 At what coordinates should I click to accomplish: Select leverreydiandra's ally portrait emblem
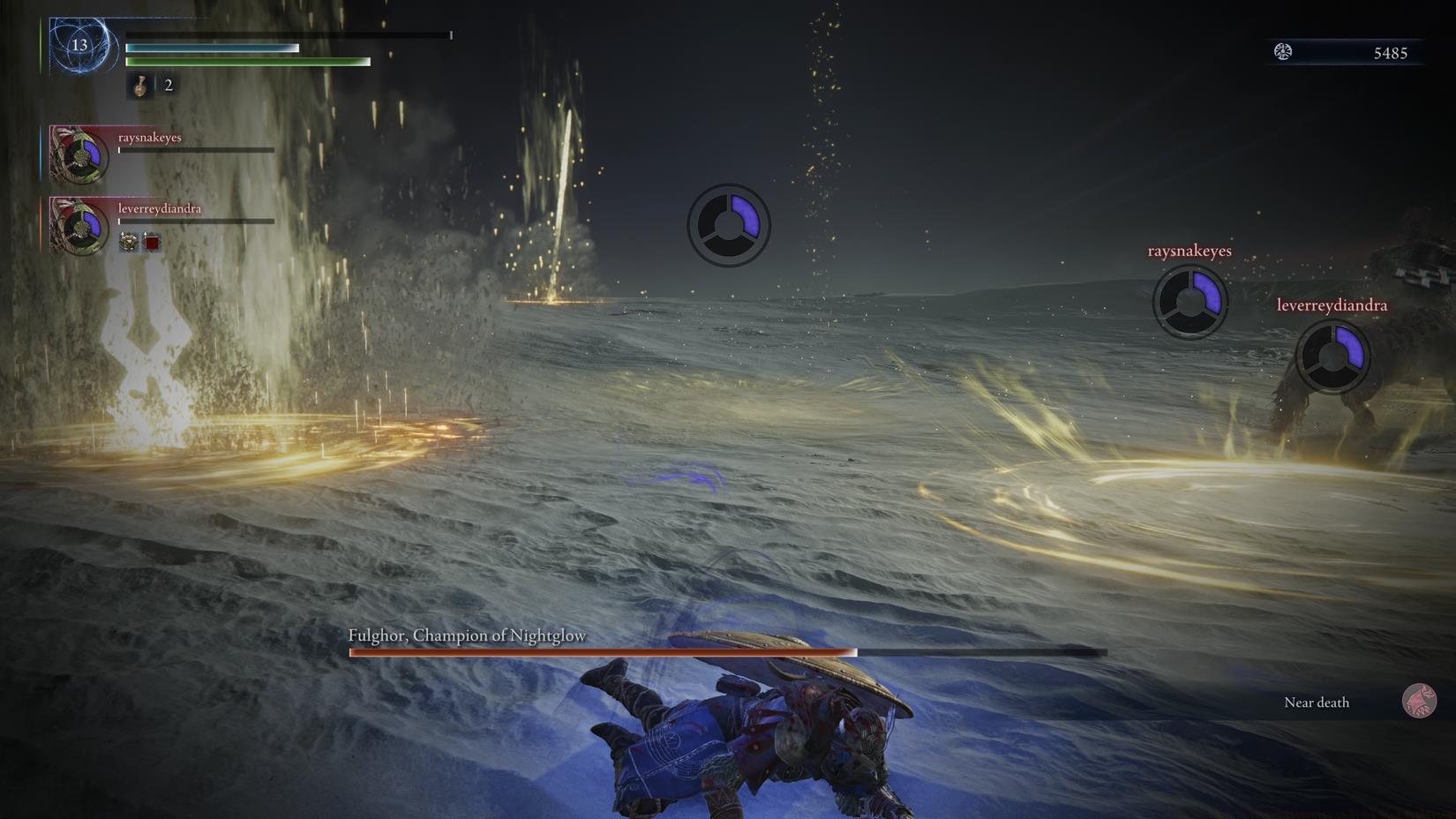click(78, 229)
